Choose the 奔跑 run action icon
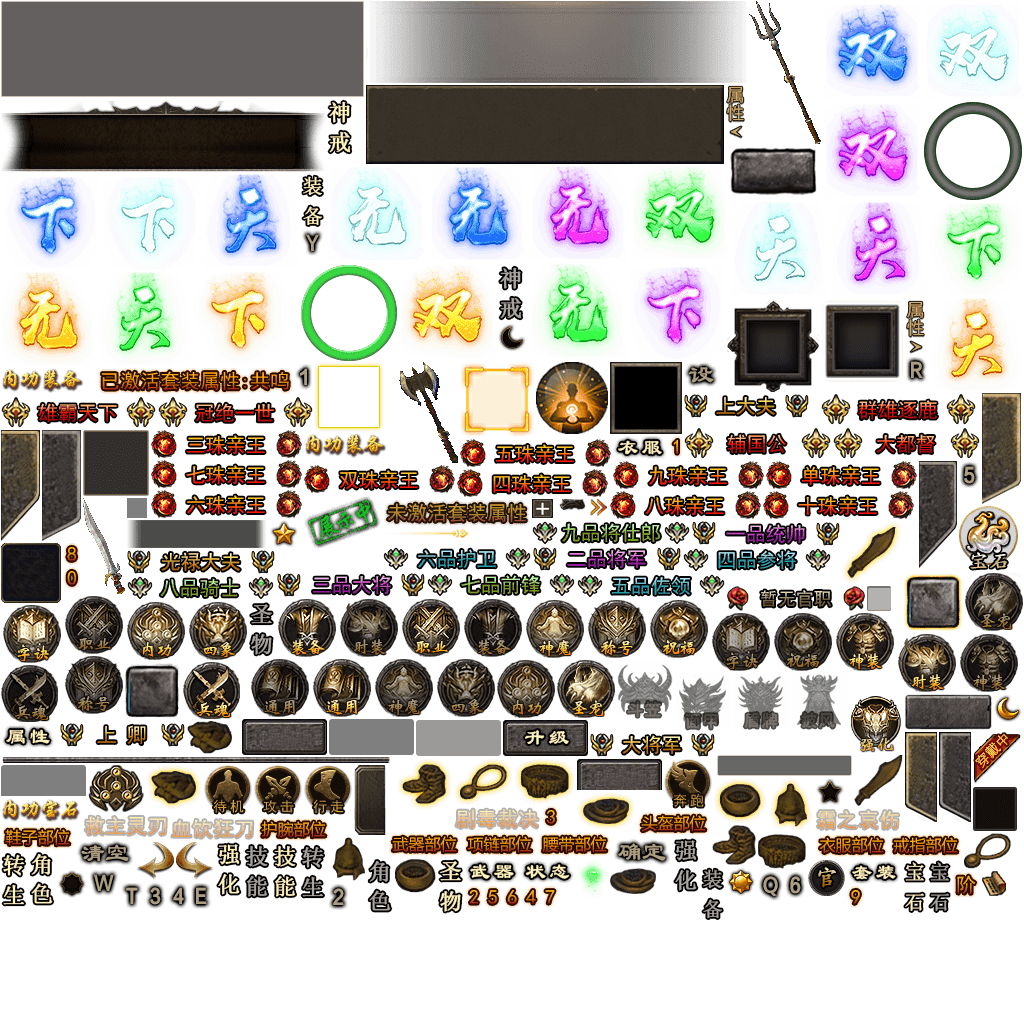This screenshot has width=1024, height=1024. (688, 785)
